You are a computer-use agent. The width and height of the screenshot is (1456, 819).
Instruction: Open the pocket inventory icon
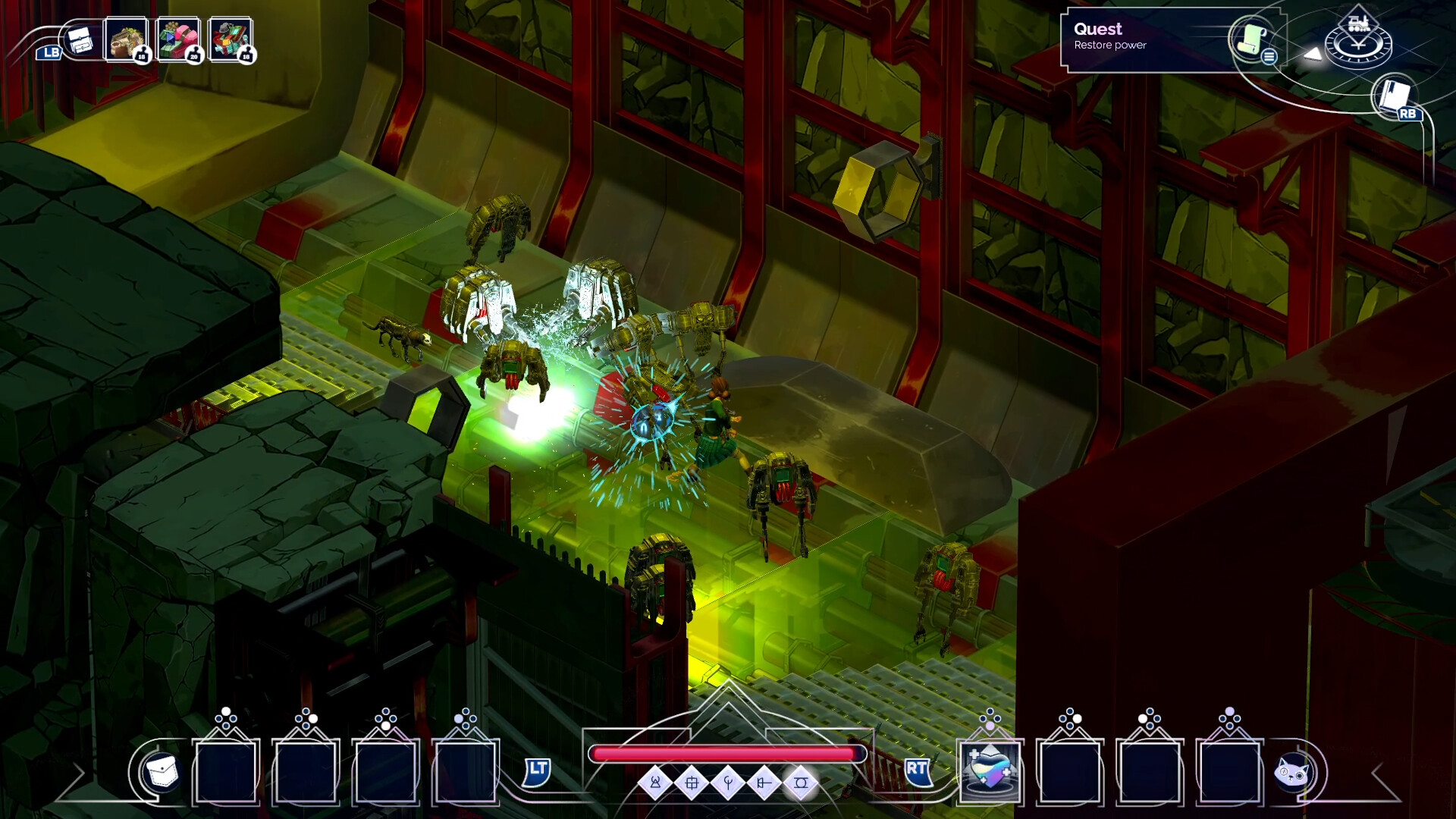tap(161, 772)
